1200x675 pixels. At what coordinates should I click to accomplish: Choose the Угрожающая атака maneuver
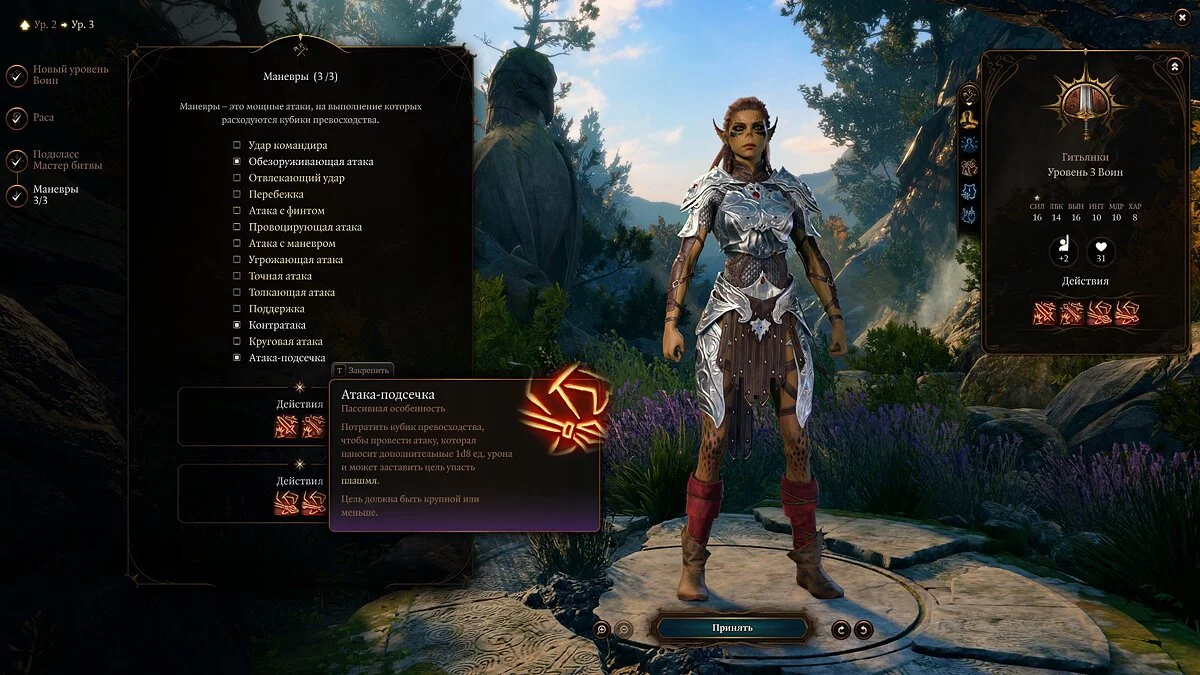(237, 260)
